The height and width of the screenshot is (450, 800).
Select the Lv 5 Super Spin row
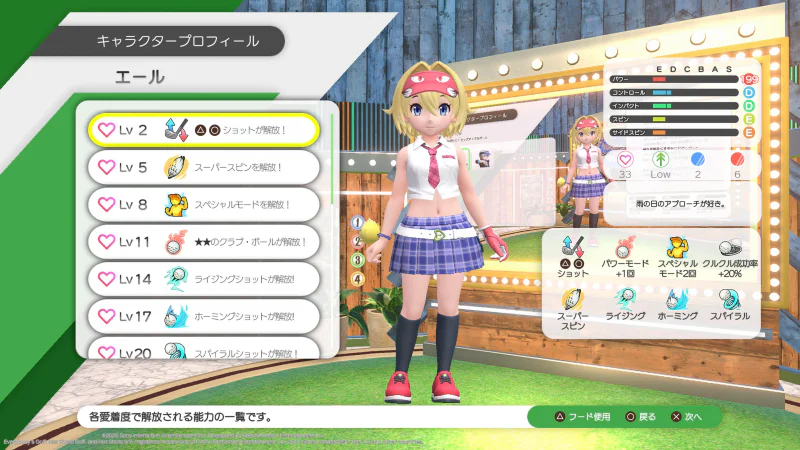[203, 167]
